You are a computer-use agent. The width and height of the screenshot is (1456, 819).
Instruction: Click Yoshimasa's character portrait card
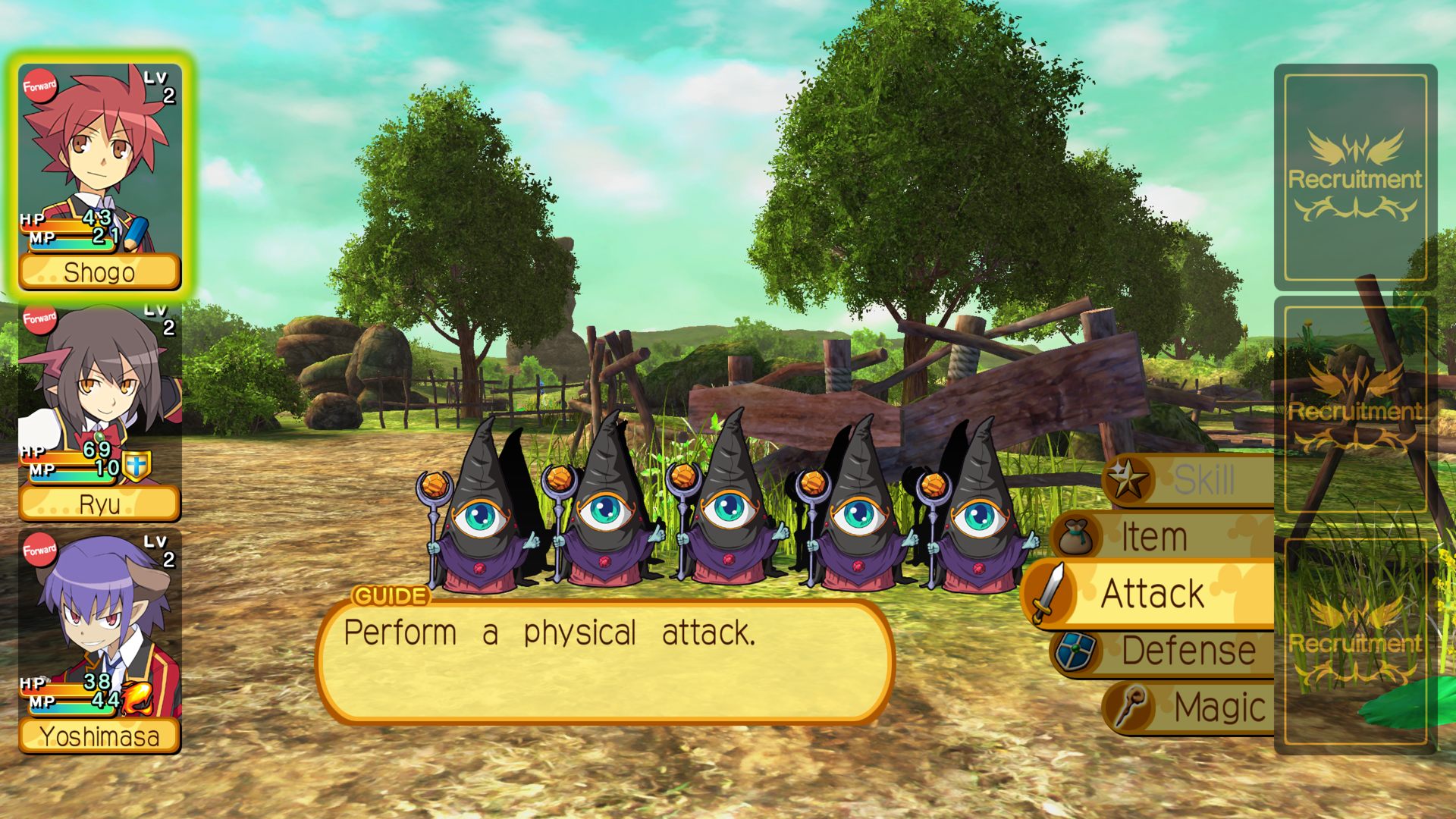[100, 642]
